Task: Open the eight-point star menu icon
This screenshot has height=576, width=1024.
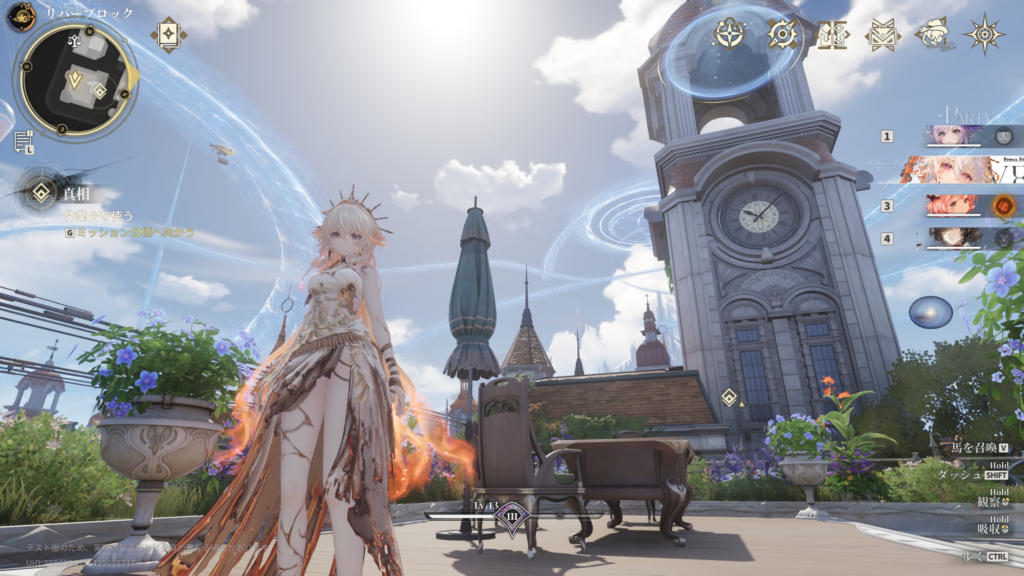Action: (985, 34)
